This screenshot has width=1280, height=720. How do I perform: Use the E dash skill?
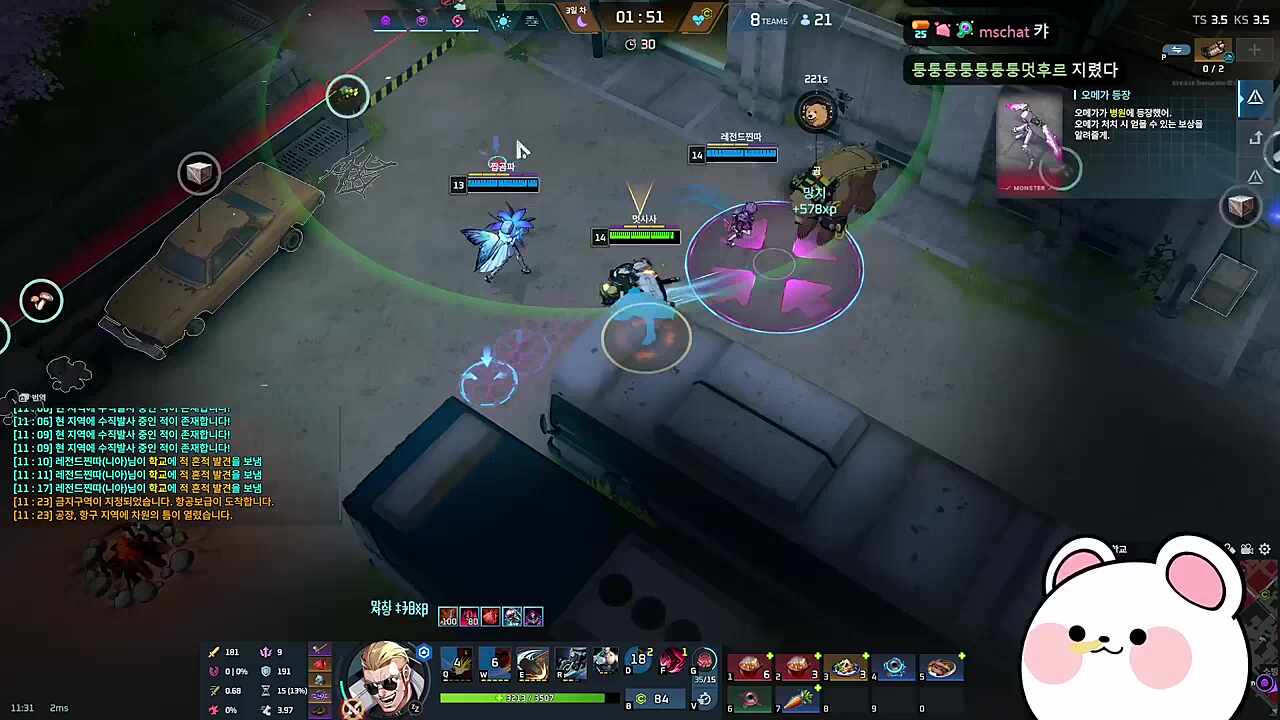click(532, 663)
